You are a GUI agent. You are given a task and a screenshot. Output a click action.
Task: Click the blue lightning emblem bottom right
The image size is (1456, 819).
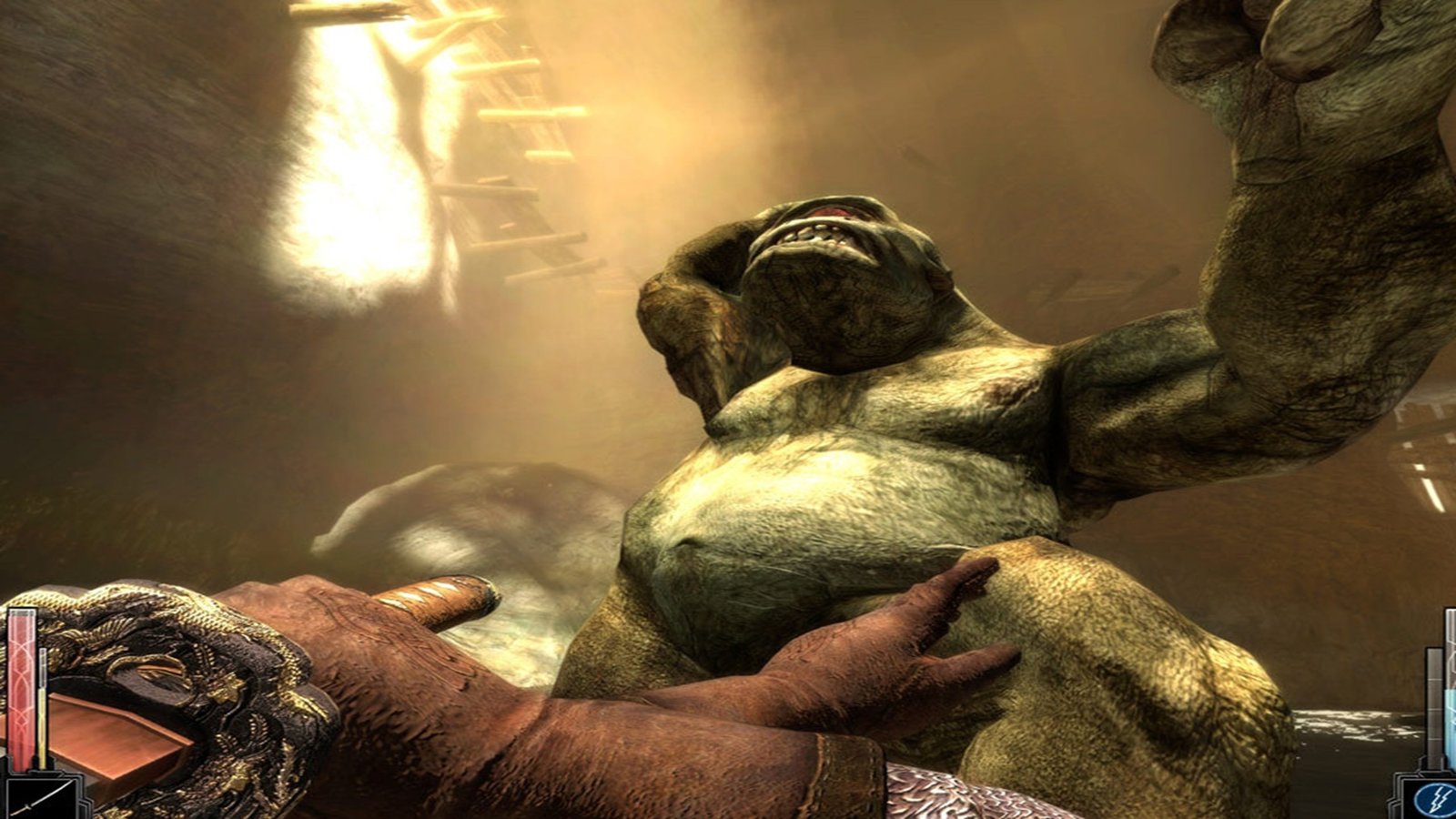[x=1436, y=799]
